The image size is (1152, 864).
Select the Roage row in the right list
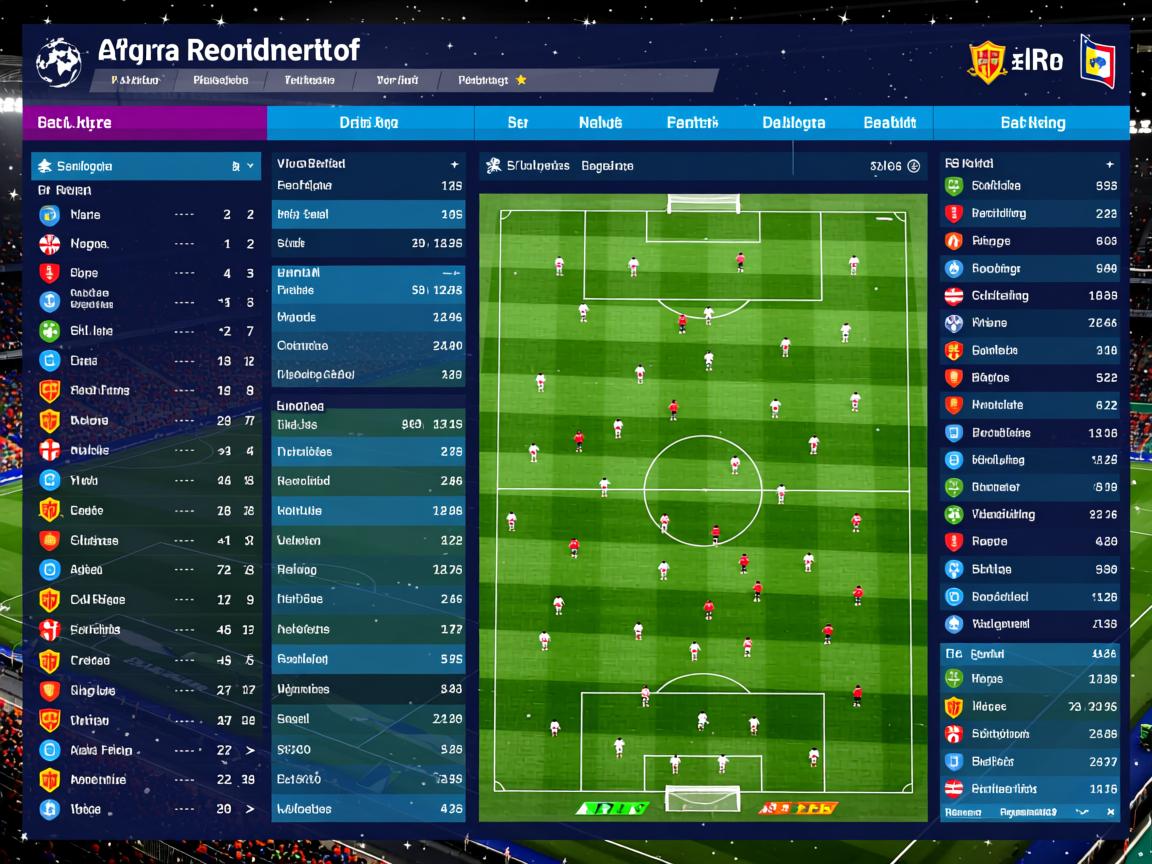pos(1030,542)
